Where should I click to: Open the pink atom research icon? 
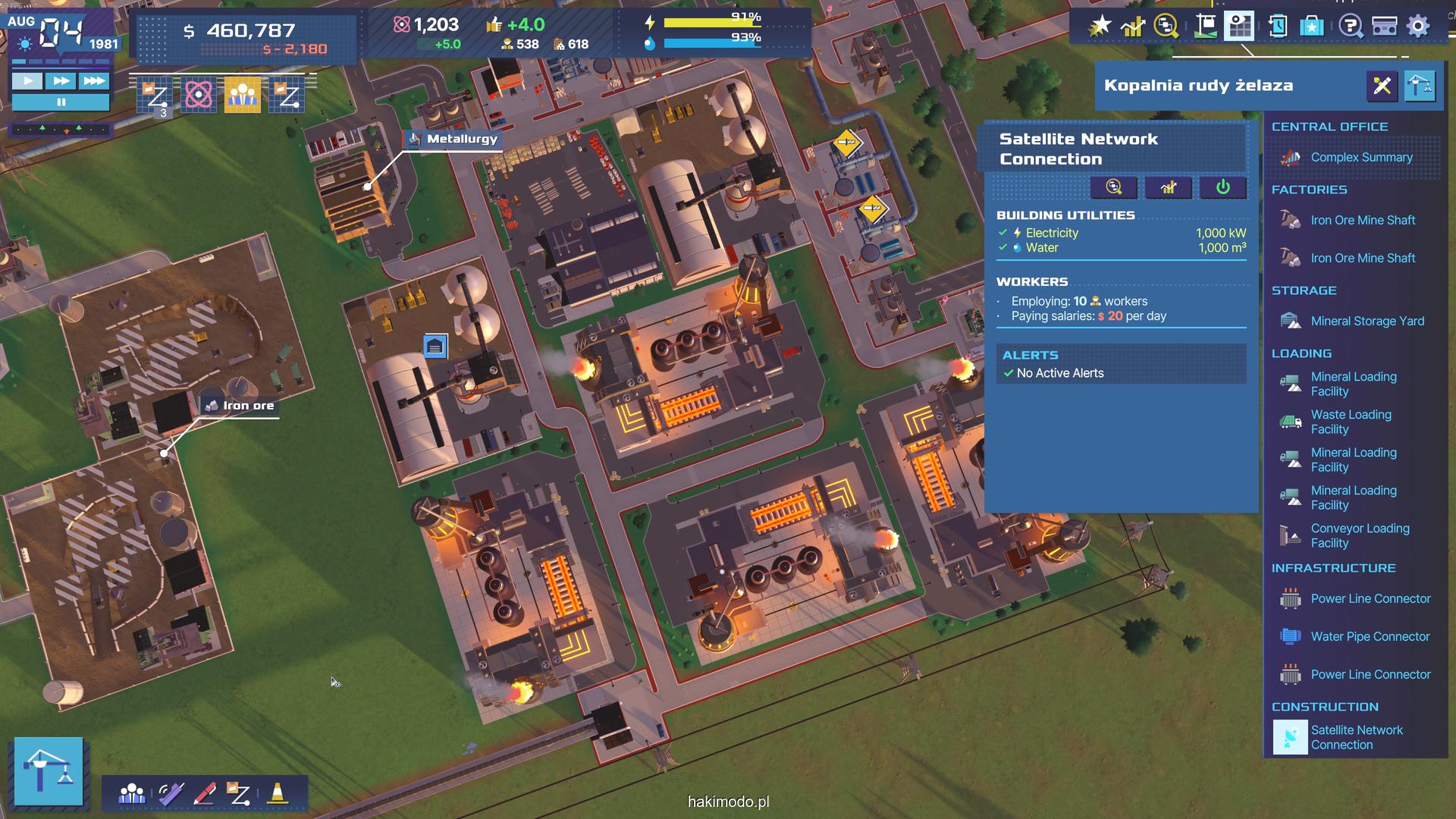[x=199, y=96]
